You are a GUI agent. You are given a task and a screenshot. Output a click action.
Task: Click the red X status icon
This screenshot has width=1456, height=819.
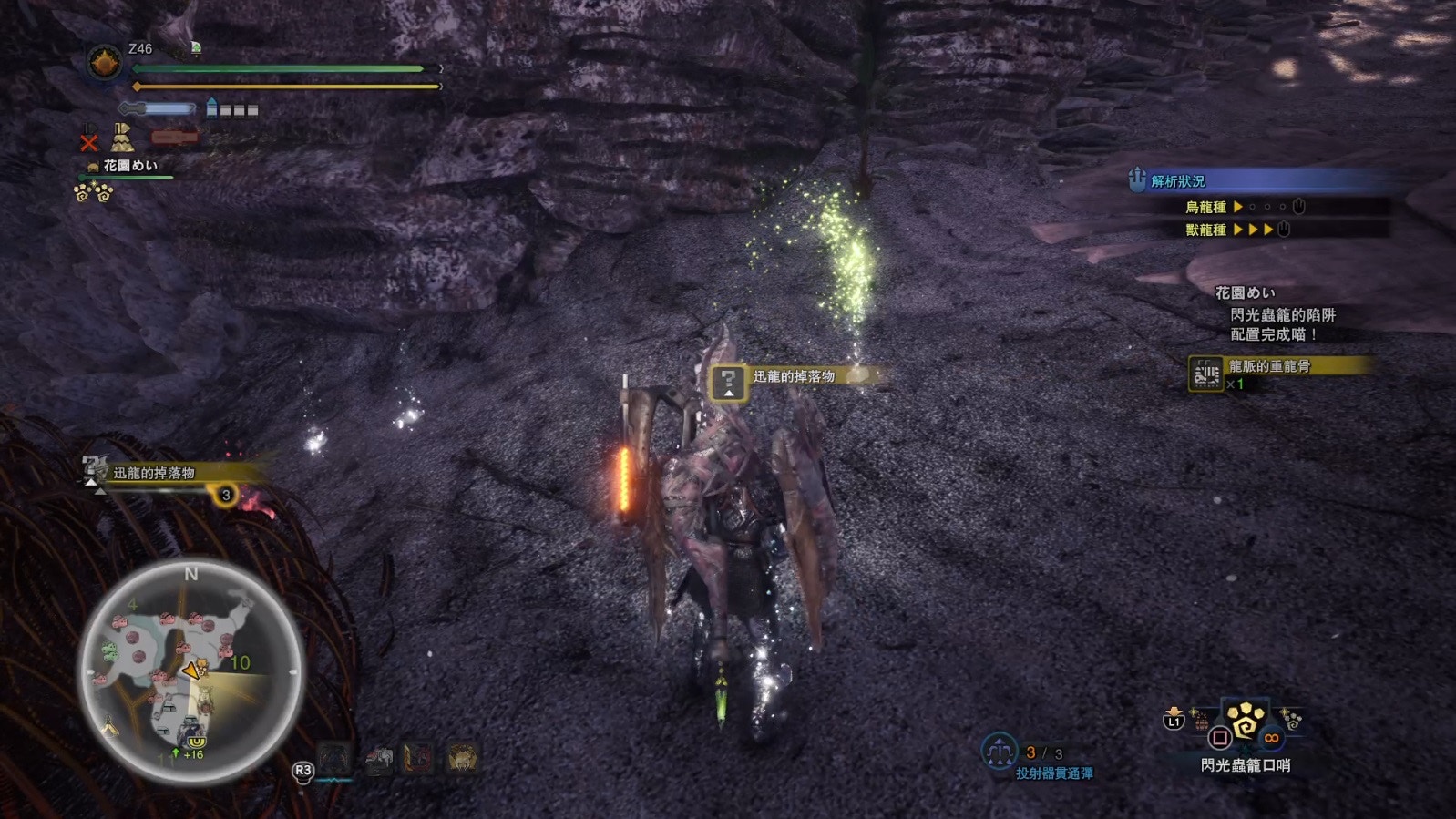pyautogui.click(x=88, y=142)
